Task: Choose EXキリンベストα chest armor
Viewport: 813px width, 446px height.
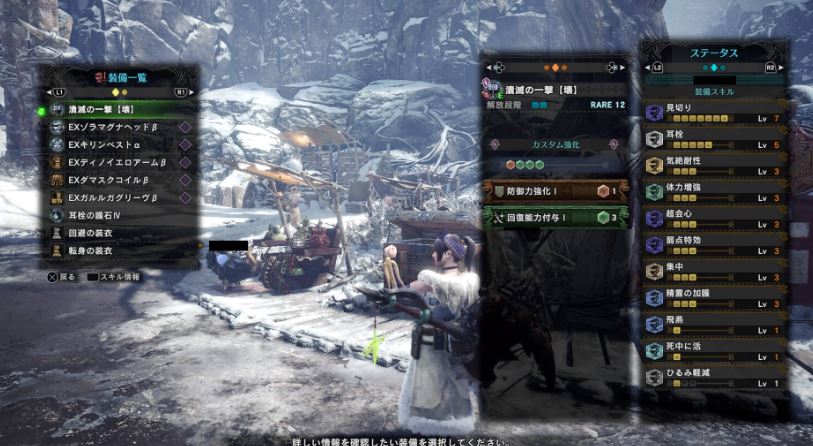Action: [110, 144]
